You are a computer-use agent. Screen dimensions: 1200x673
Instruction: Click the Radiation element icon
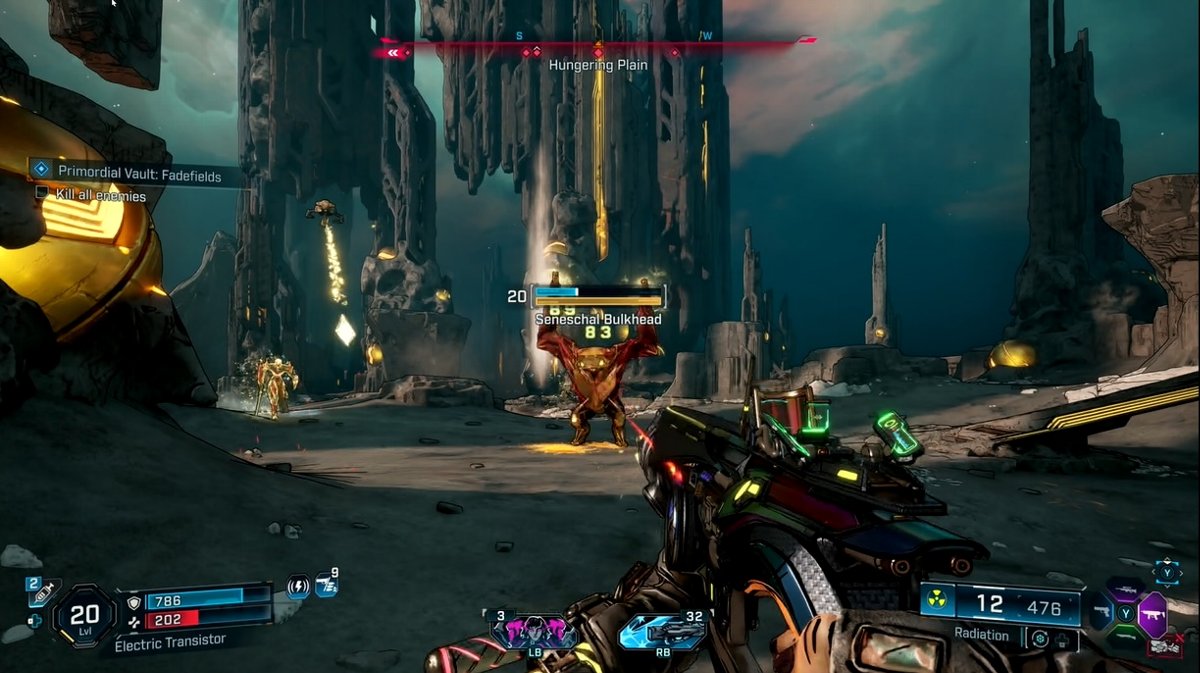point(938,602)
